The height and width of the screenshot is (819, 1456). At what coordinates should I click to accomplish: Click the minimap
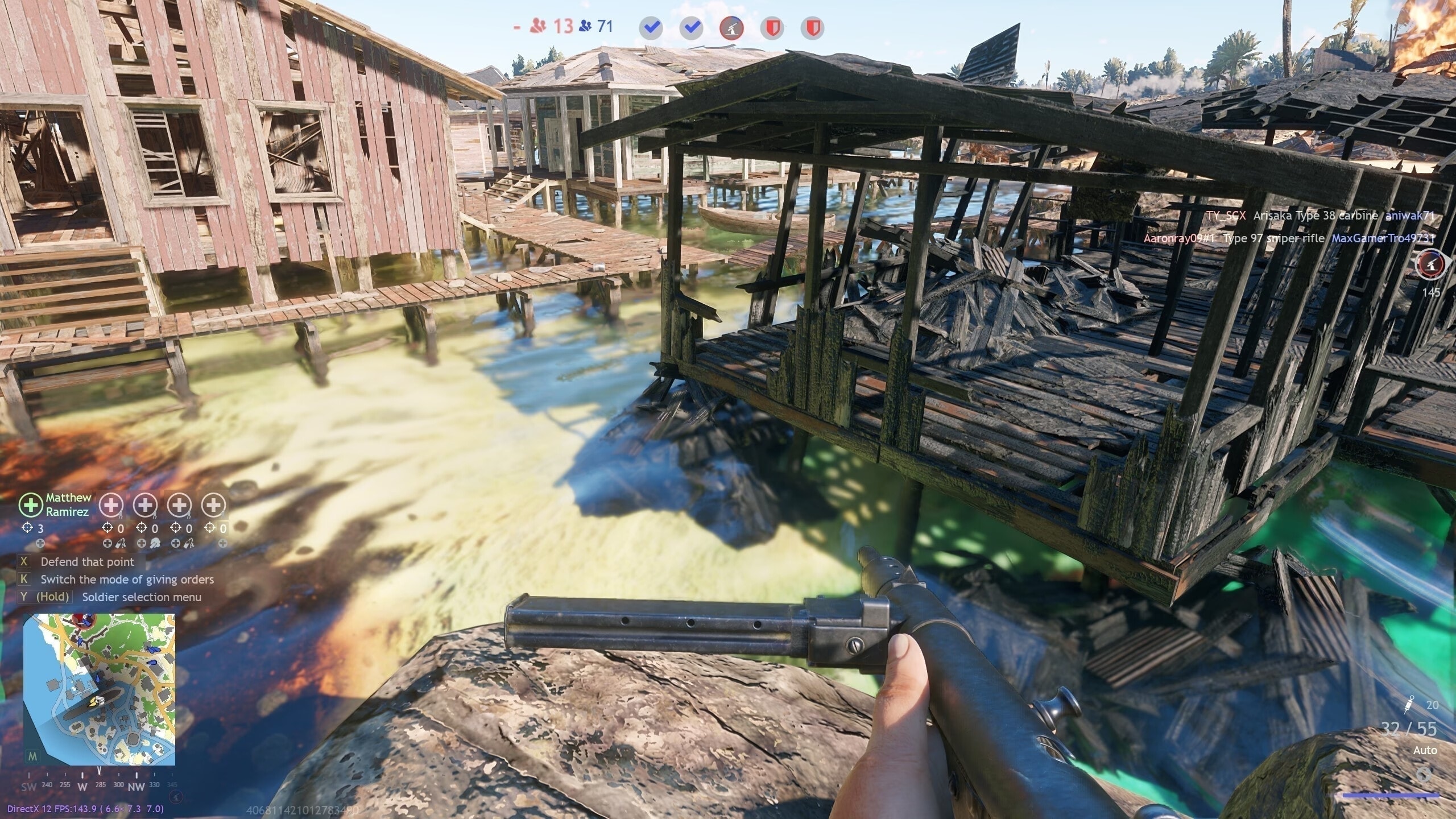[x=99, y=689]
